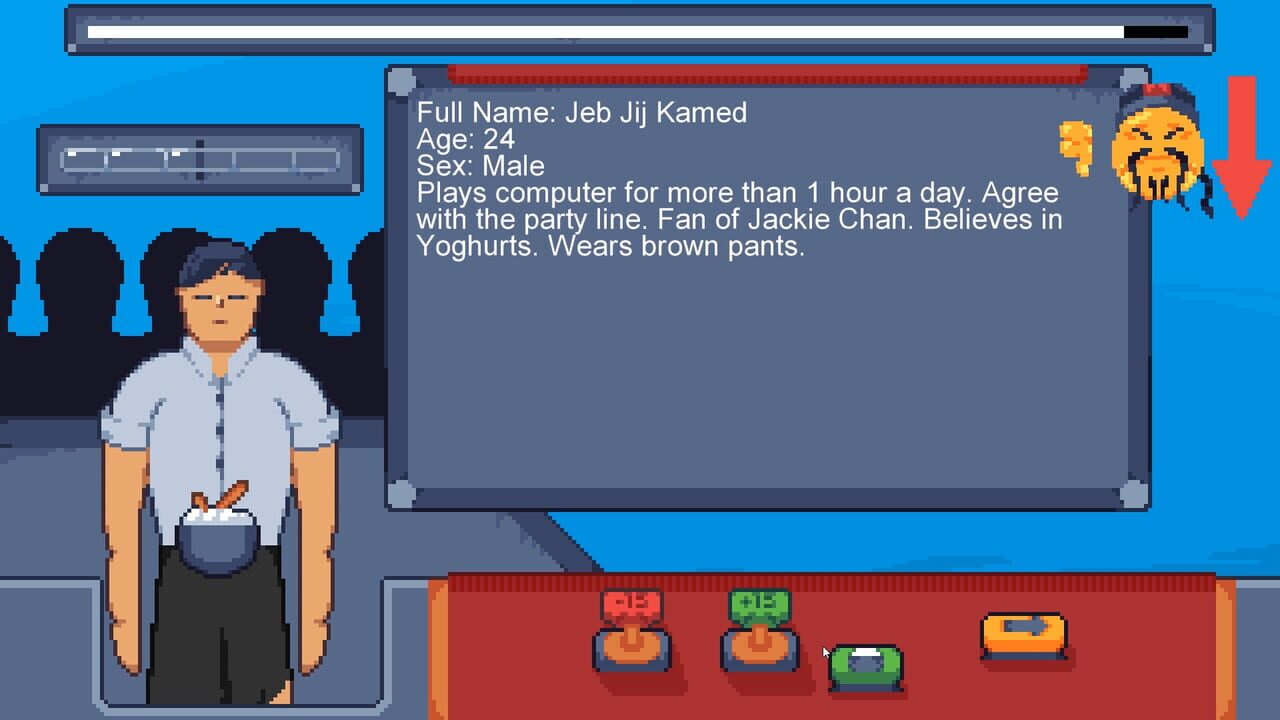Screen dimensions: 1280x720
Task: Collapse the scoreboard panel on the left
Action: [x=200, y=160]
